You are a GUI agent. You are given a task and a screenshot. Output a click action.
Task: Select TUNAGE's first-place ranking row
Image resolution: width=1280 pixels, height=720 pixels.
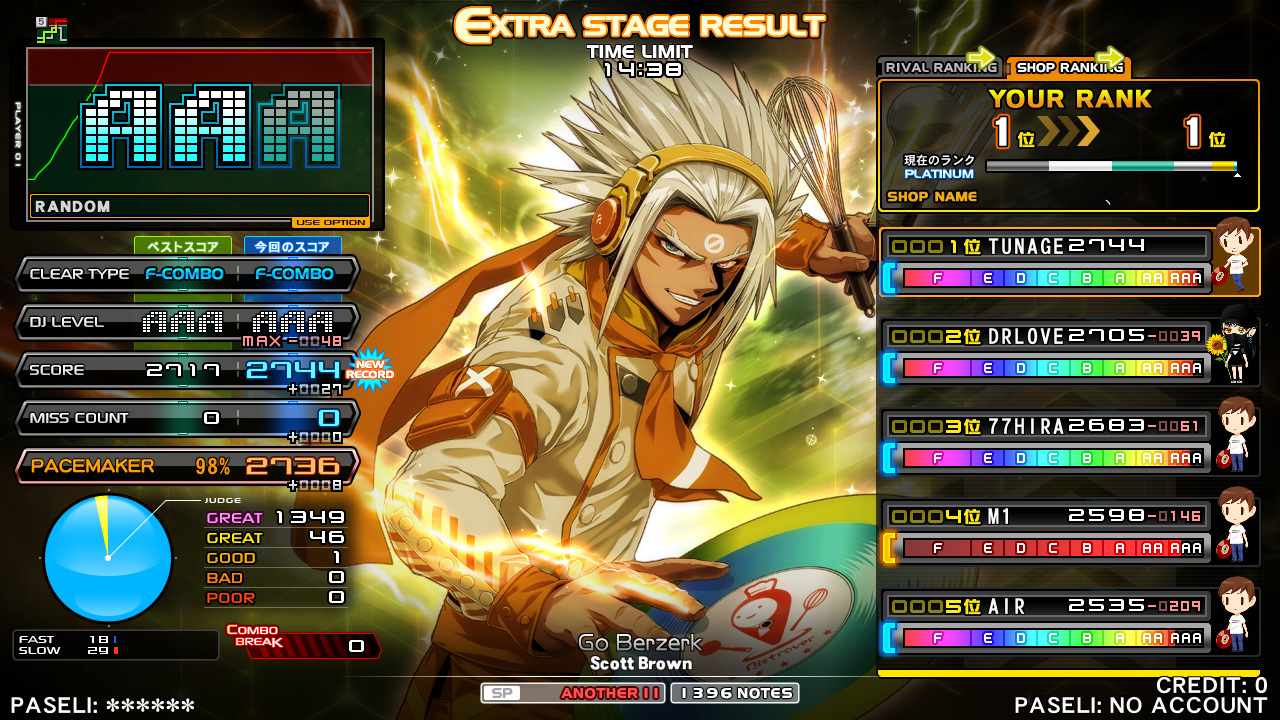1046,262
